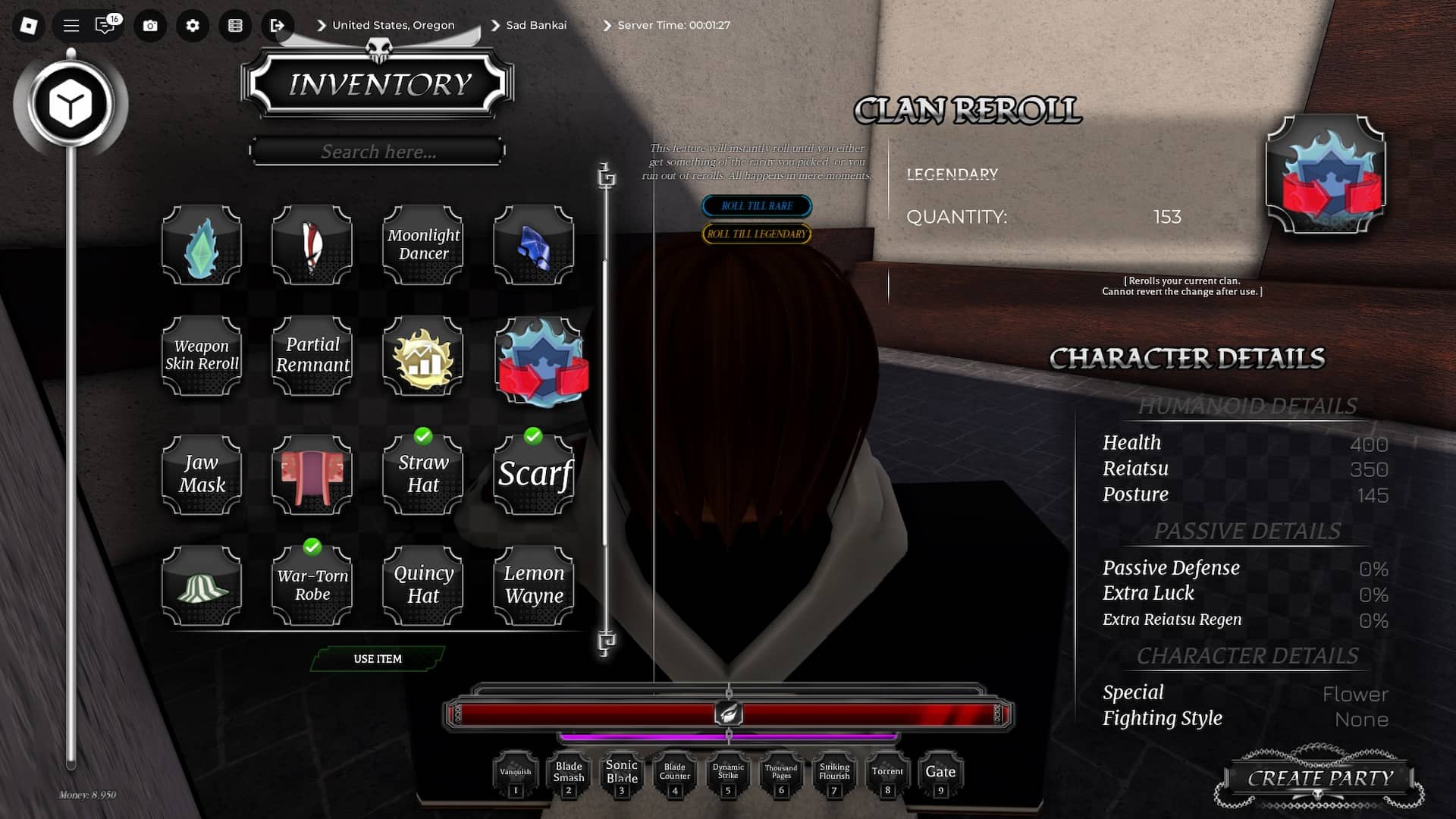Unequip the Straw Hat via green checkmark
Viewport: 1456px width, 819px height.
422,435
